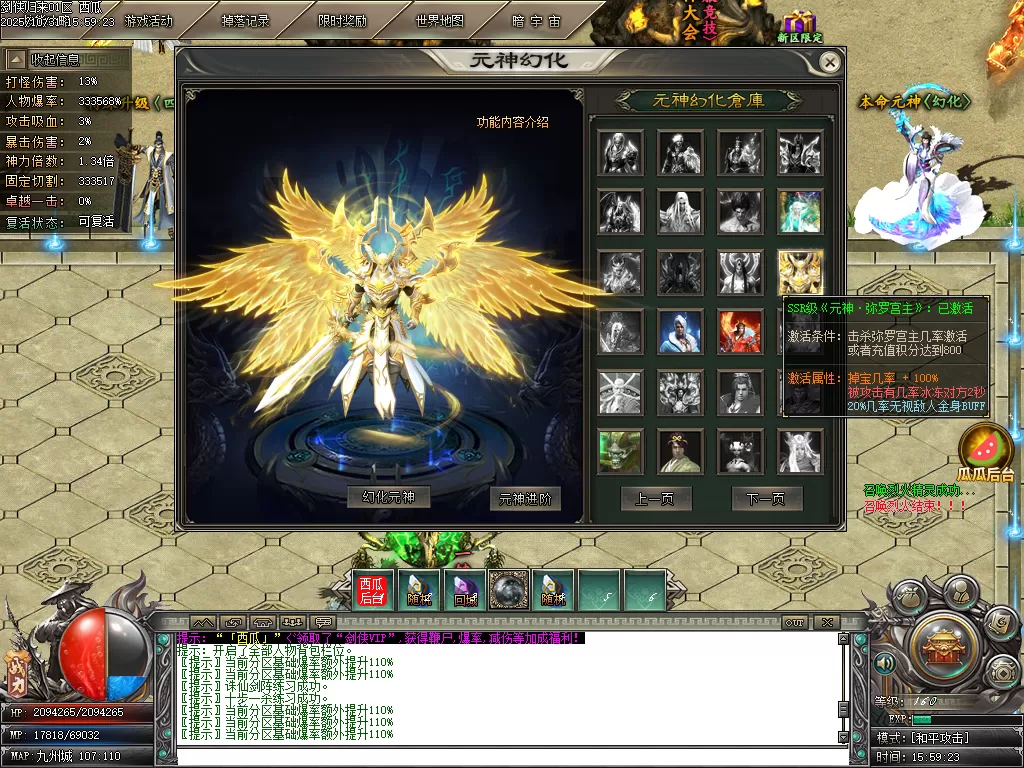
Task: Open the 暗宇宙 menu
Action: pos(536,20)
